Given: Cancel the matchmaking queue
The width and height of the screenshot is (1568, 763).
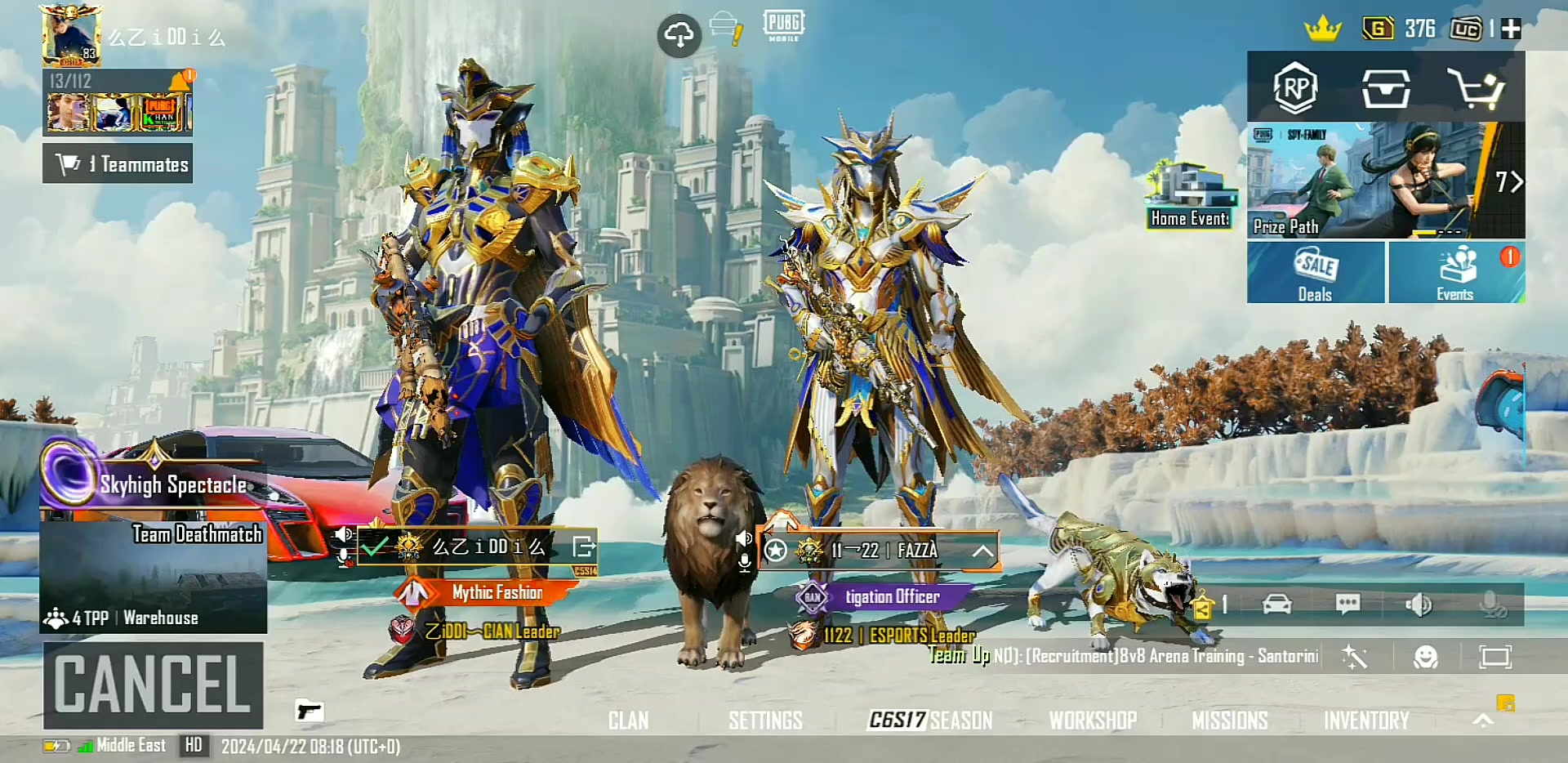Looking at the screenshot, I should coord(154,685).
